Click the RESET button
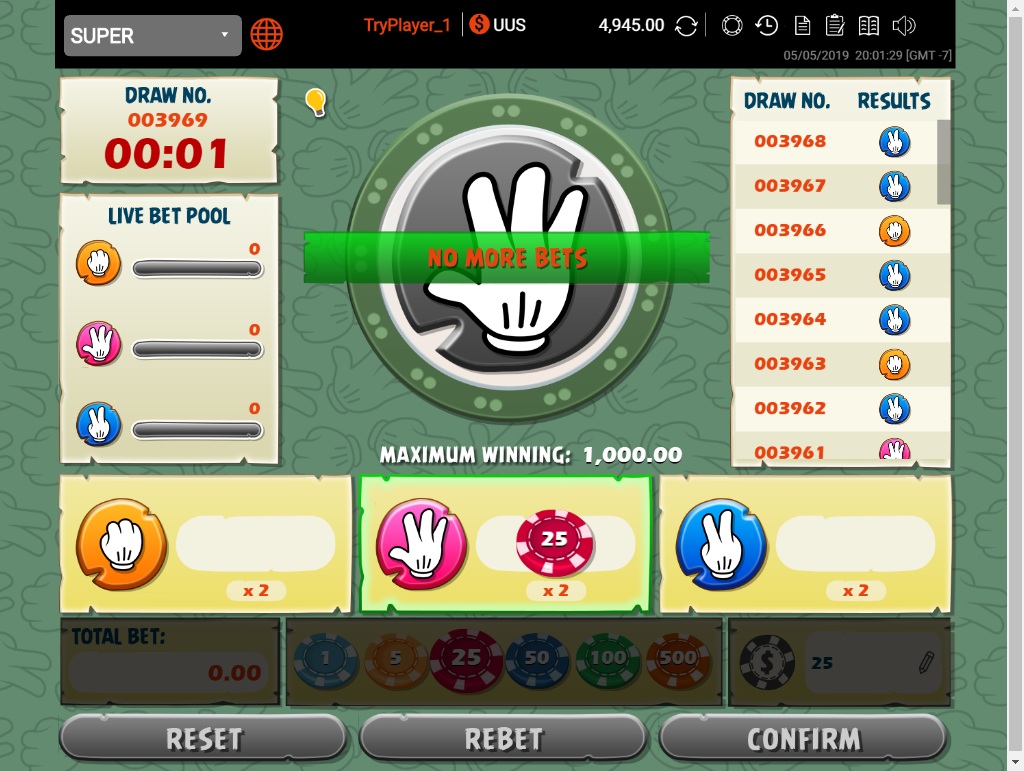1024x771 pixels. 204,739
